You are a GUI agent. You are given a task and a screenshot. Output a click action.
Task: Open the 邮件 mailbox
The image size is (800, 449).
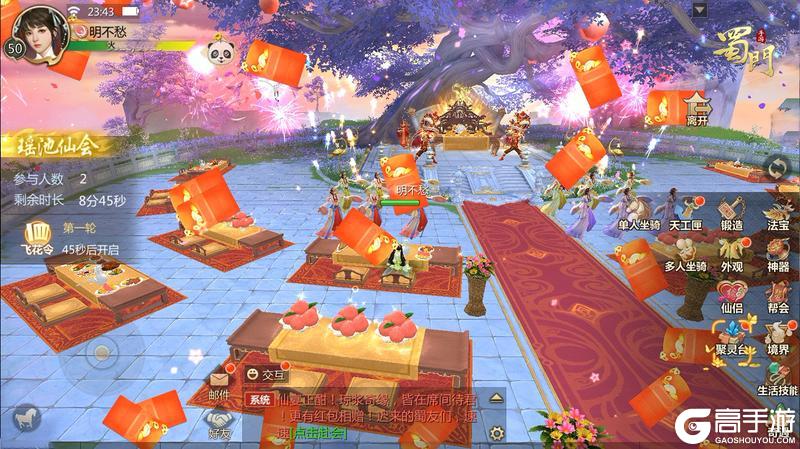219,384
